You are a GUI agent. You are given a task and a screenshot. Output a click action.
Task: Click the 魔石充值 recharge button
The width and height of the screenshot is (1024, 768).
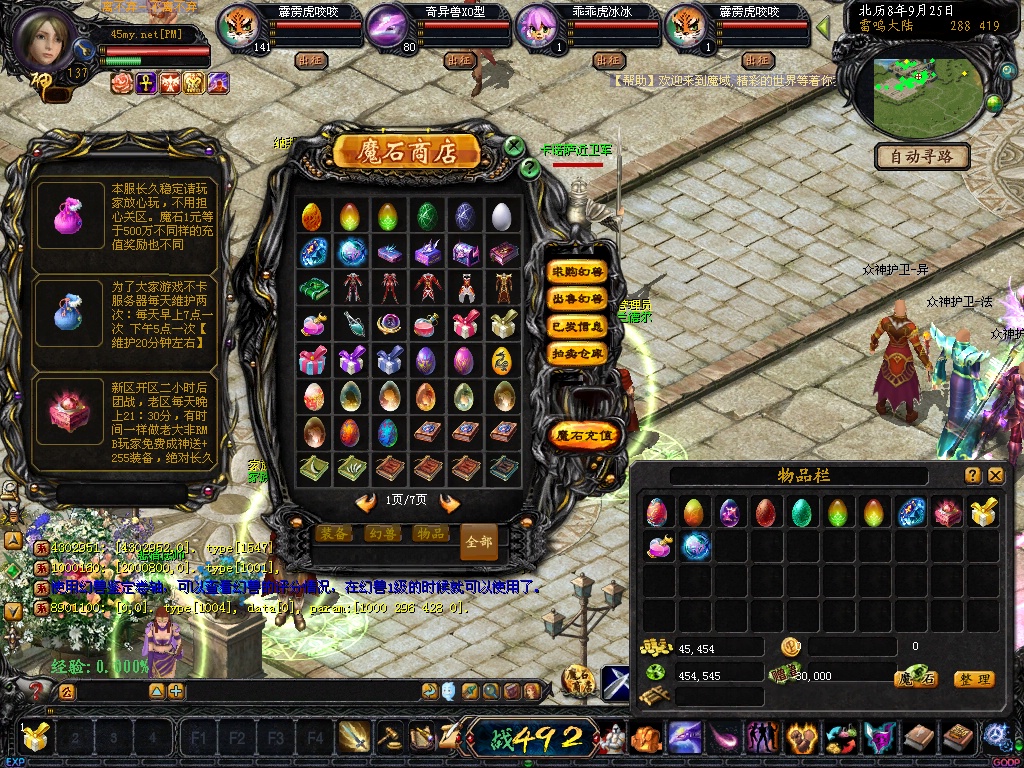585,435
